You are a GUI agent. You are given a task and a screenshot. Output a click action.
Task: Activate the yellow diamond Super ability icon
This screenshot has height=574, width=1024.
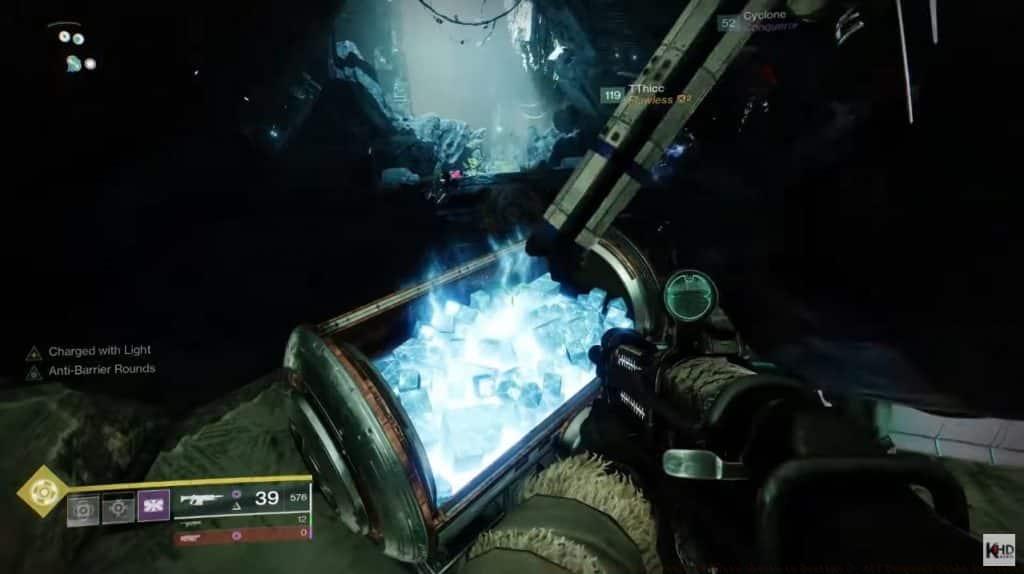[x=43, y=491]
